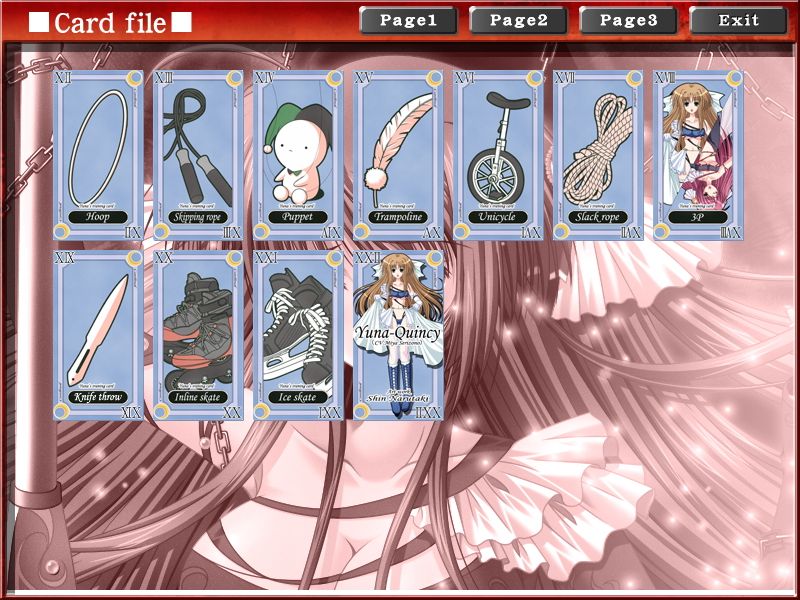Open the Yuna-Quincy character card
This screenshot has width=800, height=600.
tap(398, 335)
